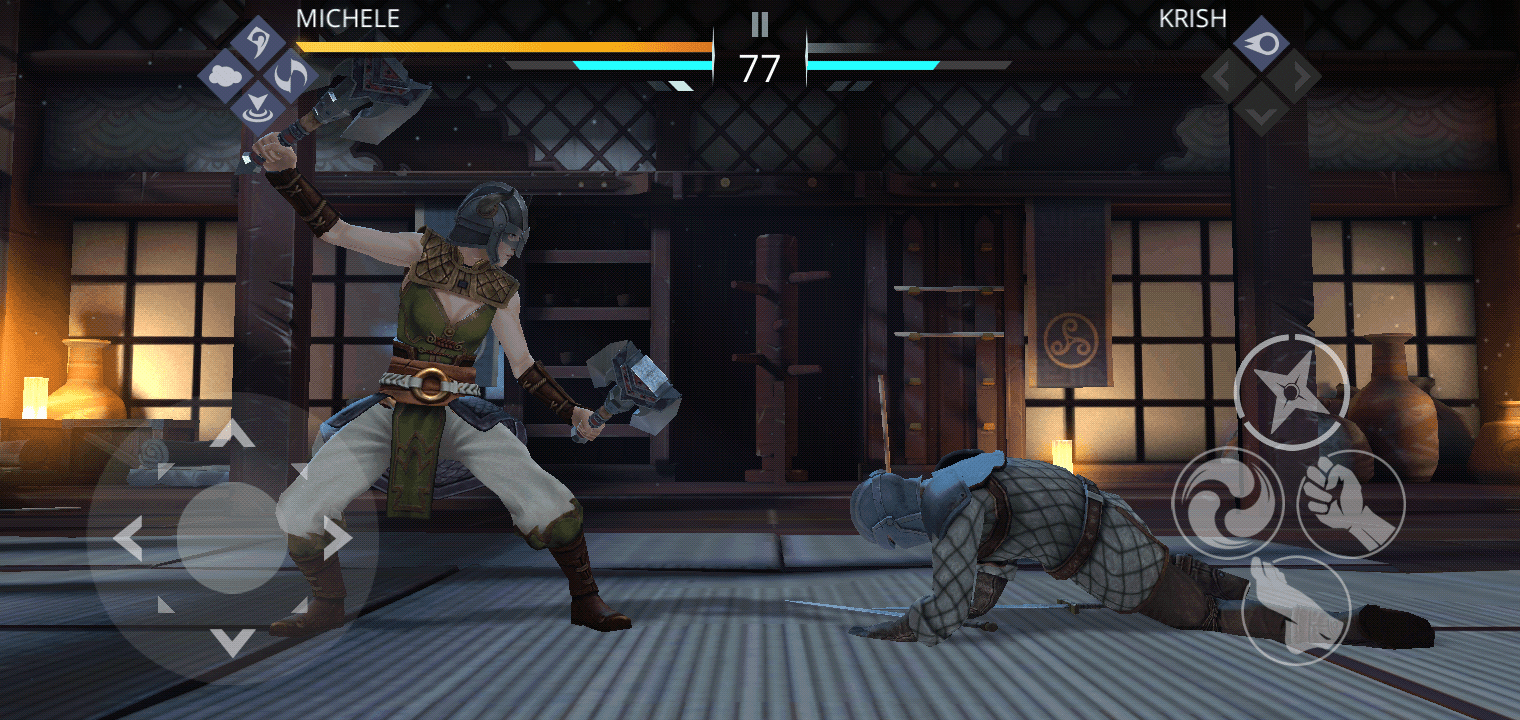Viewport: 1520px width, 720px height.
Task: Tap the joystick's up arrow
Action: (233, 433)
